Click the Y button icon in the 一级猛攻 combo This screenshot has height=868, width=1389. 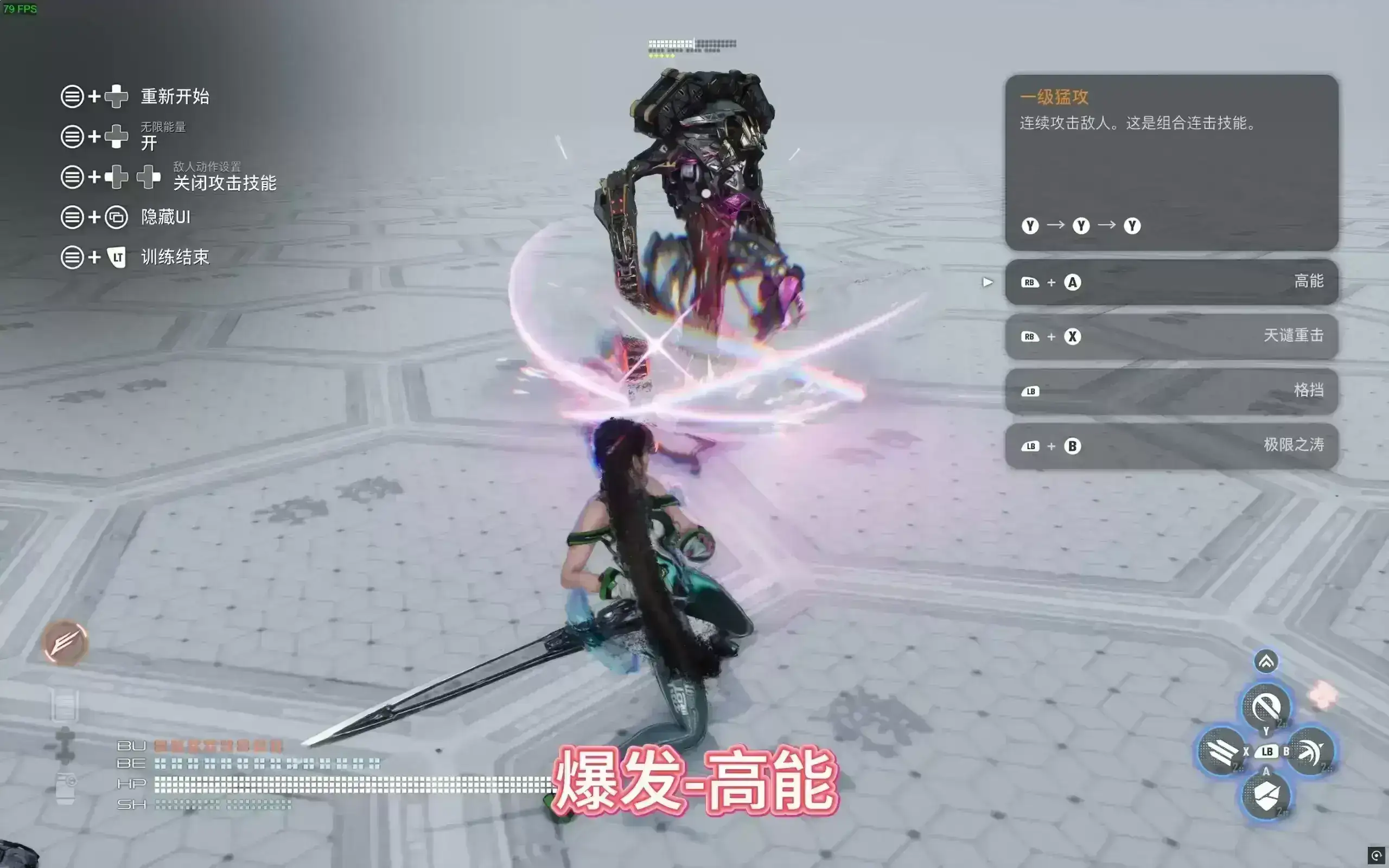1030,226
